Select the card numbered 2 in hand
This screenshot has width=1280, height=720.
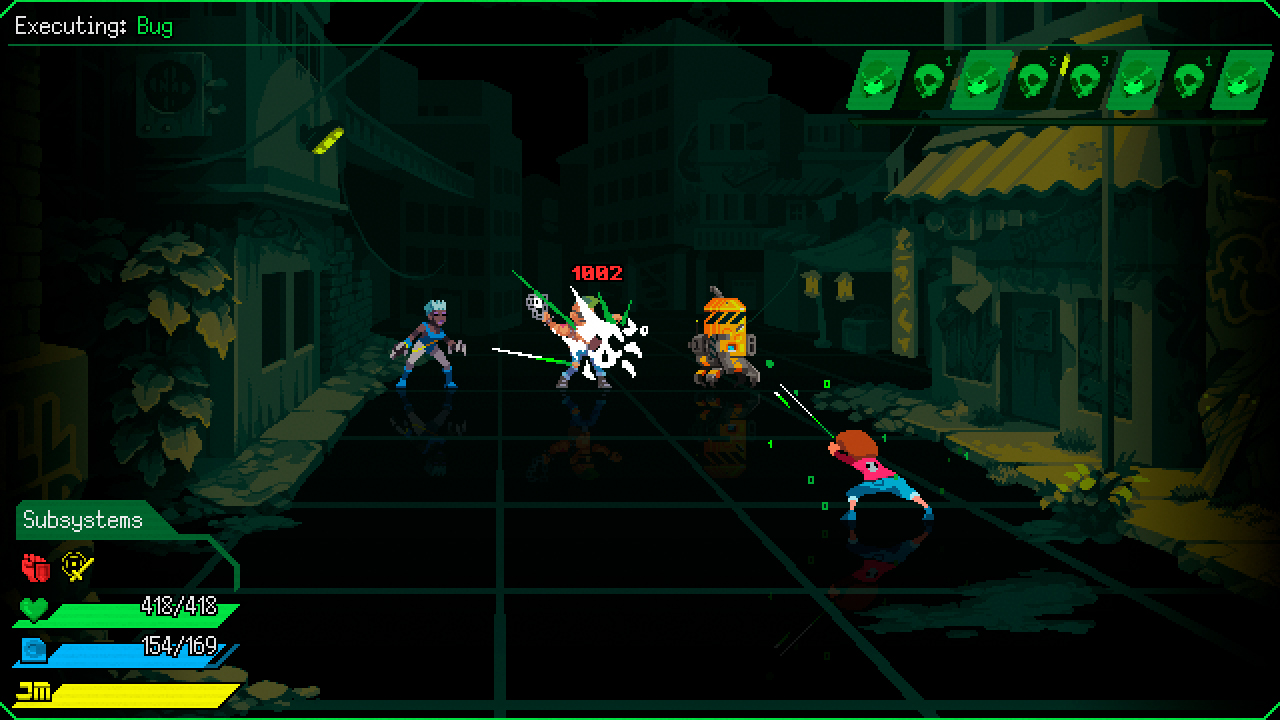[x=1033, y=80]
